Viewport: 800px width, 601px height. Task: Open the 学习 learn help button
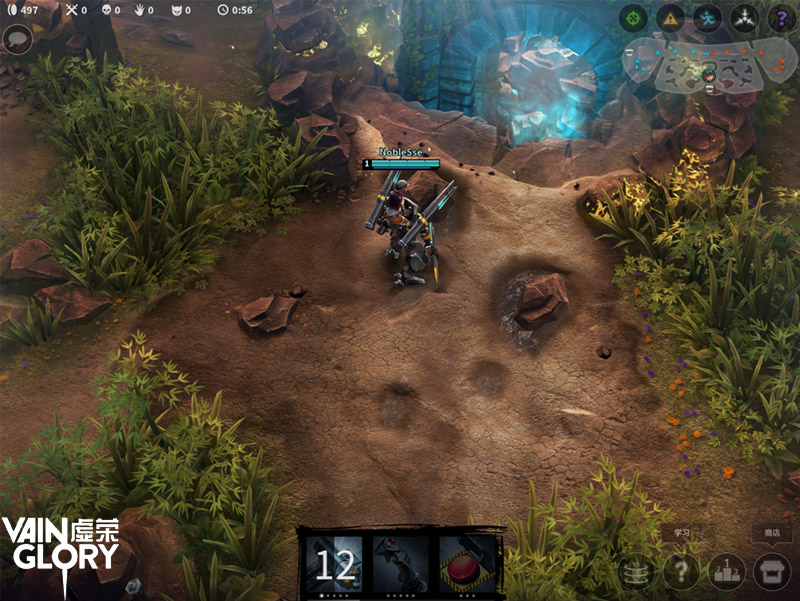(681, 572)
